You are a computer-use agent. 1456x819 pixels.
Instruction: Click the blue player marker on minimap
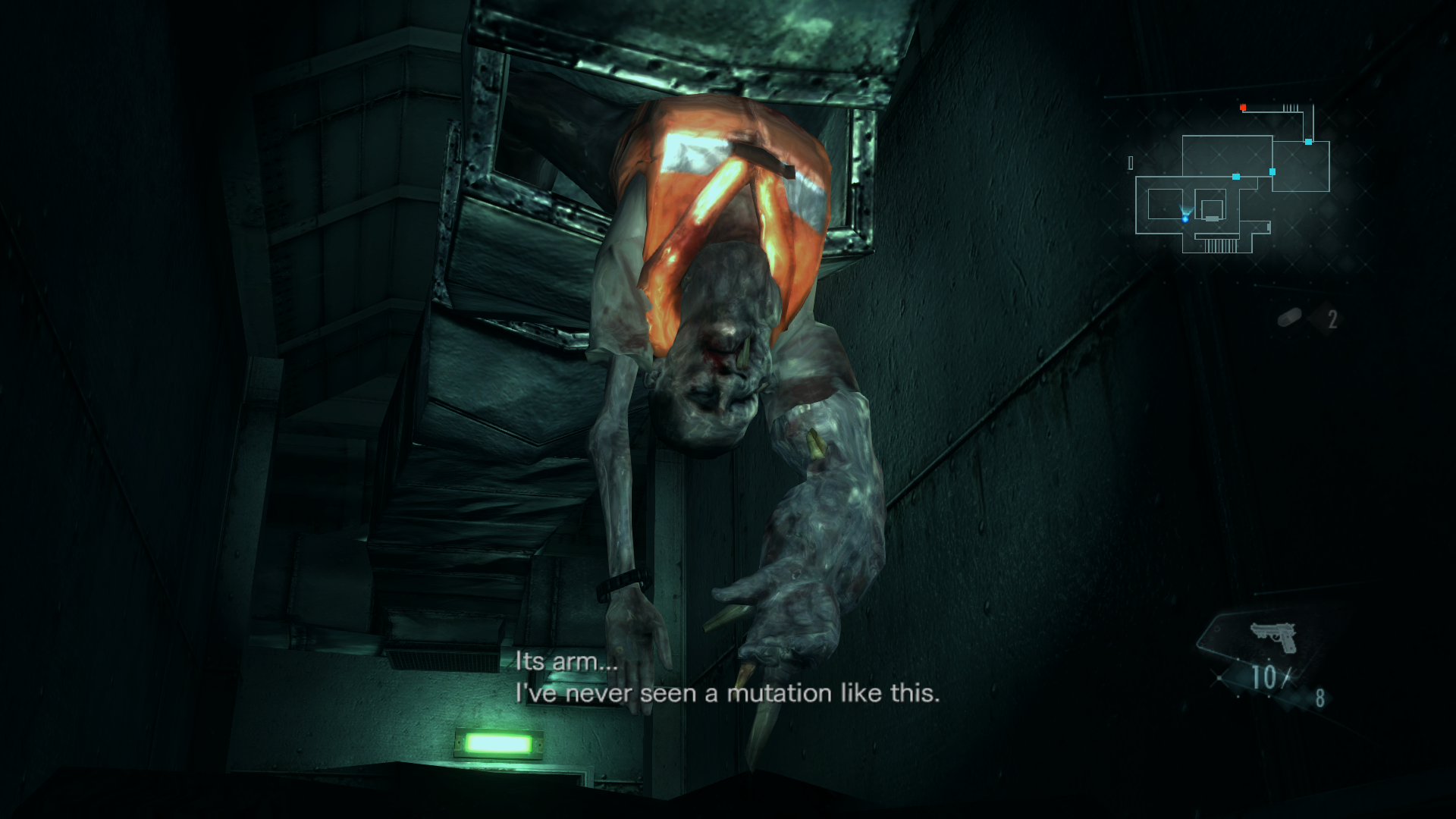tap(1185, 218)
